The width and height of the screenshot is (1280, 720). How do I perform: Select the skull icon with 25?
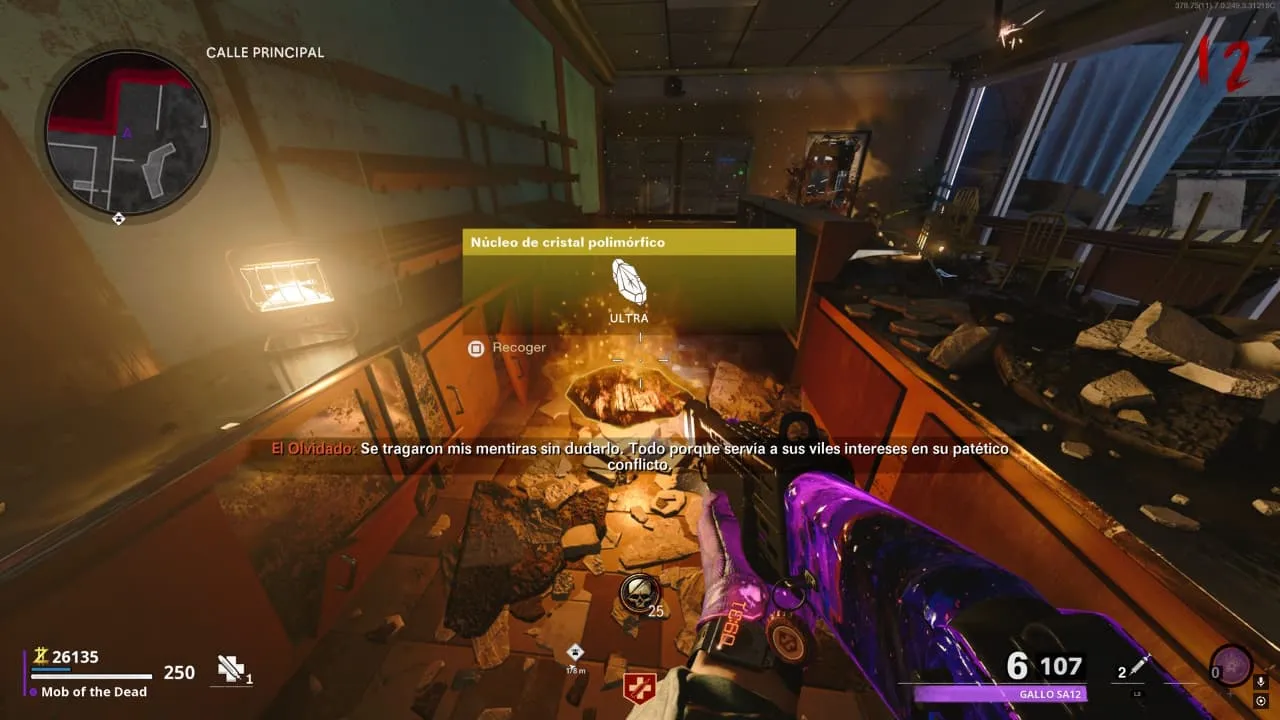[x=638, y=593]
